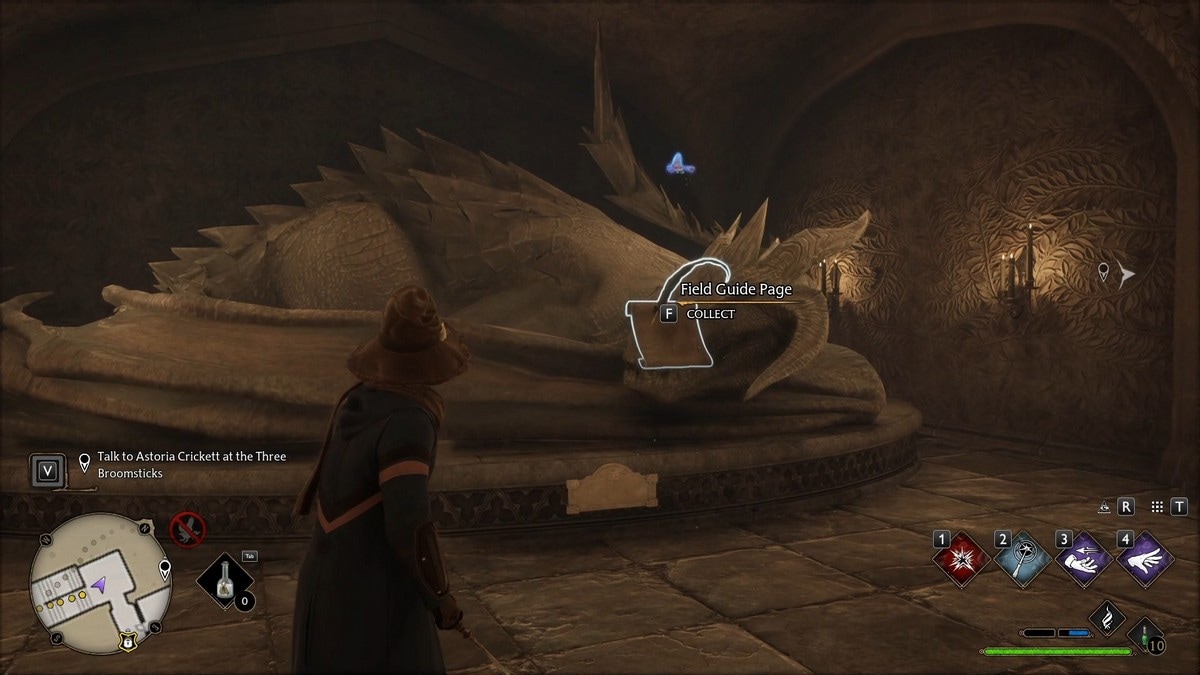Screen dimensions: 1200x675
Task: Select the yellow padlock marker on minimap
Action: pyautogui.click(x=130, y=641)
